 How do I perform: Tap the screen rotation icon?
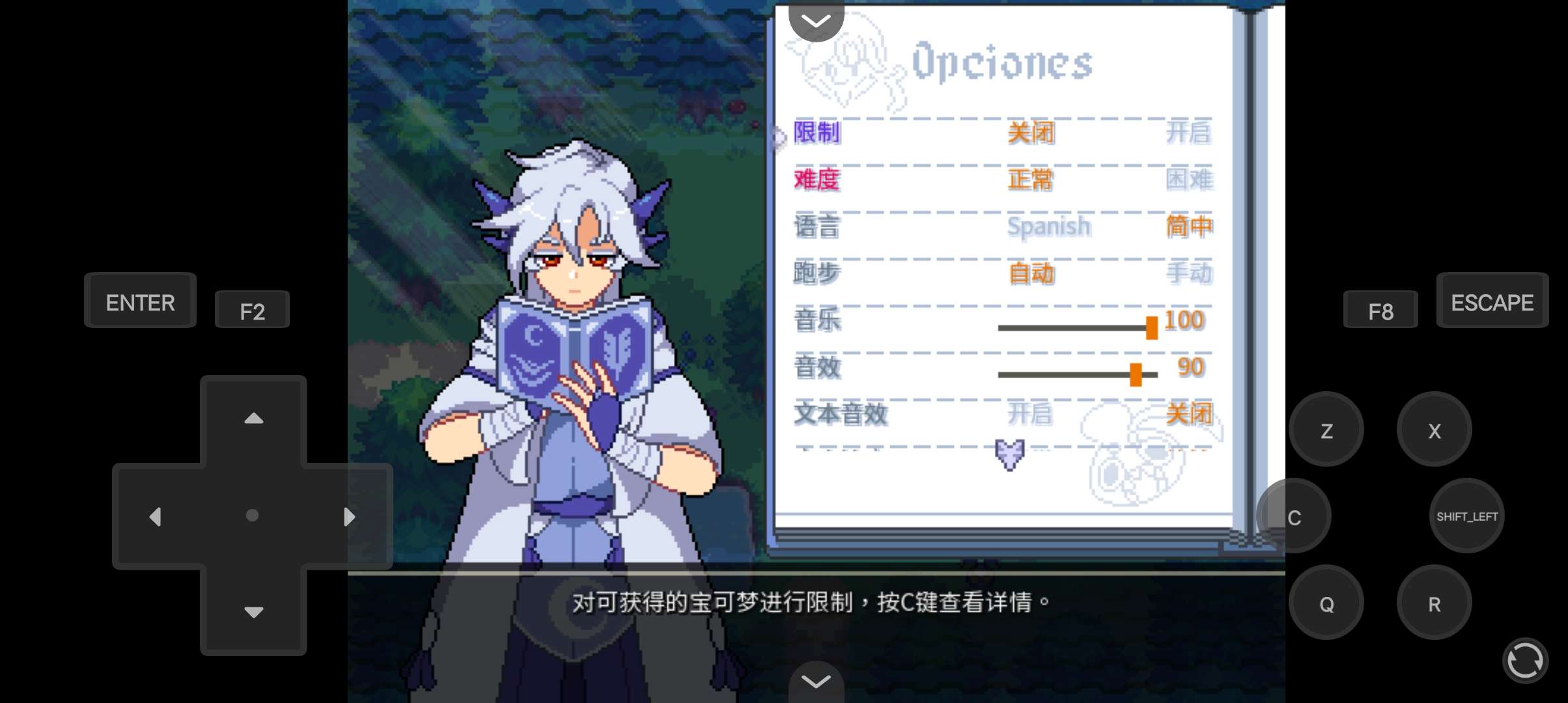pyautogui.click(x=1526, y=661)
